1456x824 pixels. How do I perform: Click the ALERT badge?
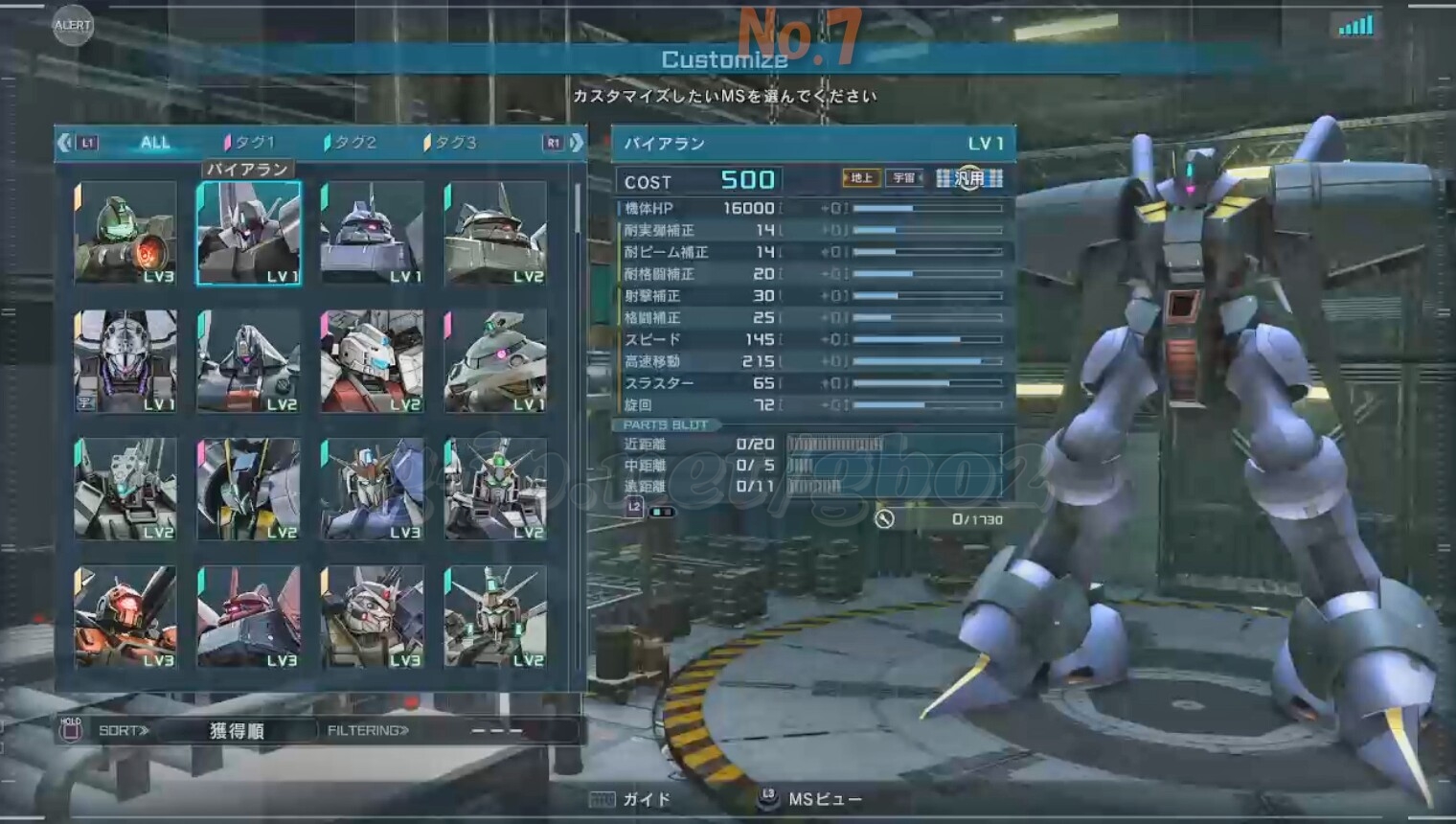click(73, 26)
